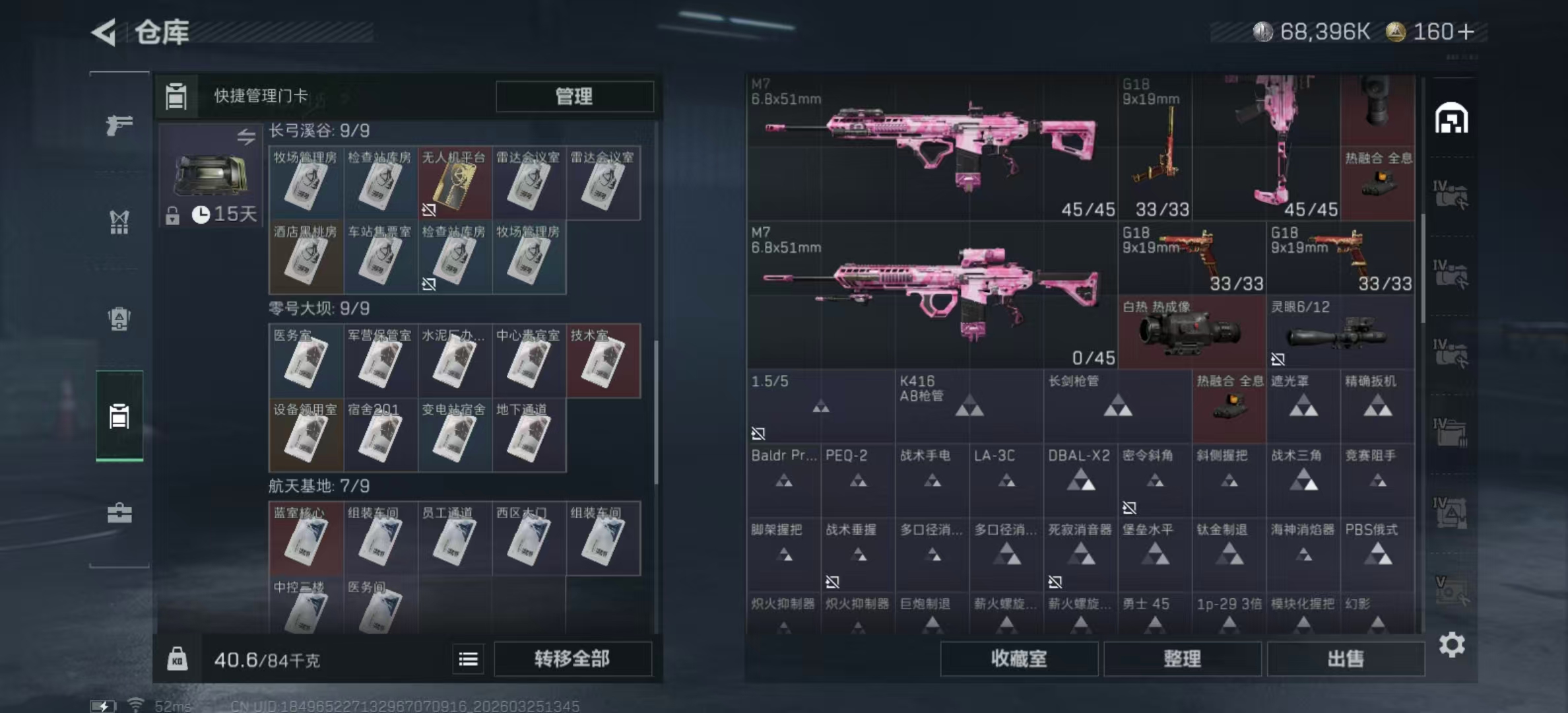Select the 技术室 keycard
The width and height of the screenshot is (1568, 713).
(x=603, y=361)
